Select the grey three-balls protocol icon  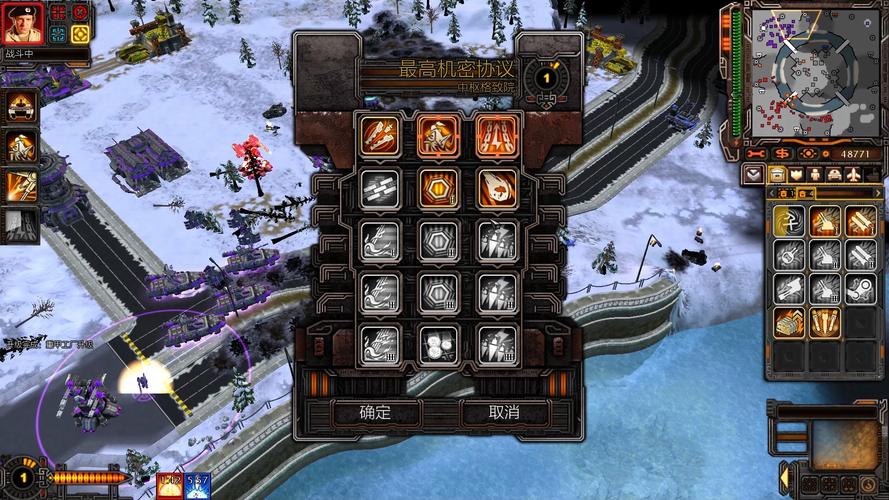pyautogui.click(x=438, y=344)
